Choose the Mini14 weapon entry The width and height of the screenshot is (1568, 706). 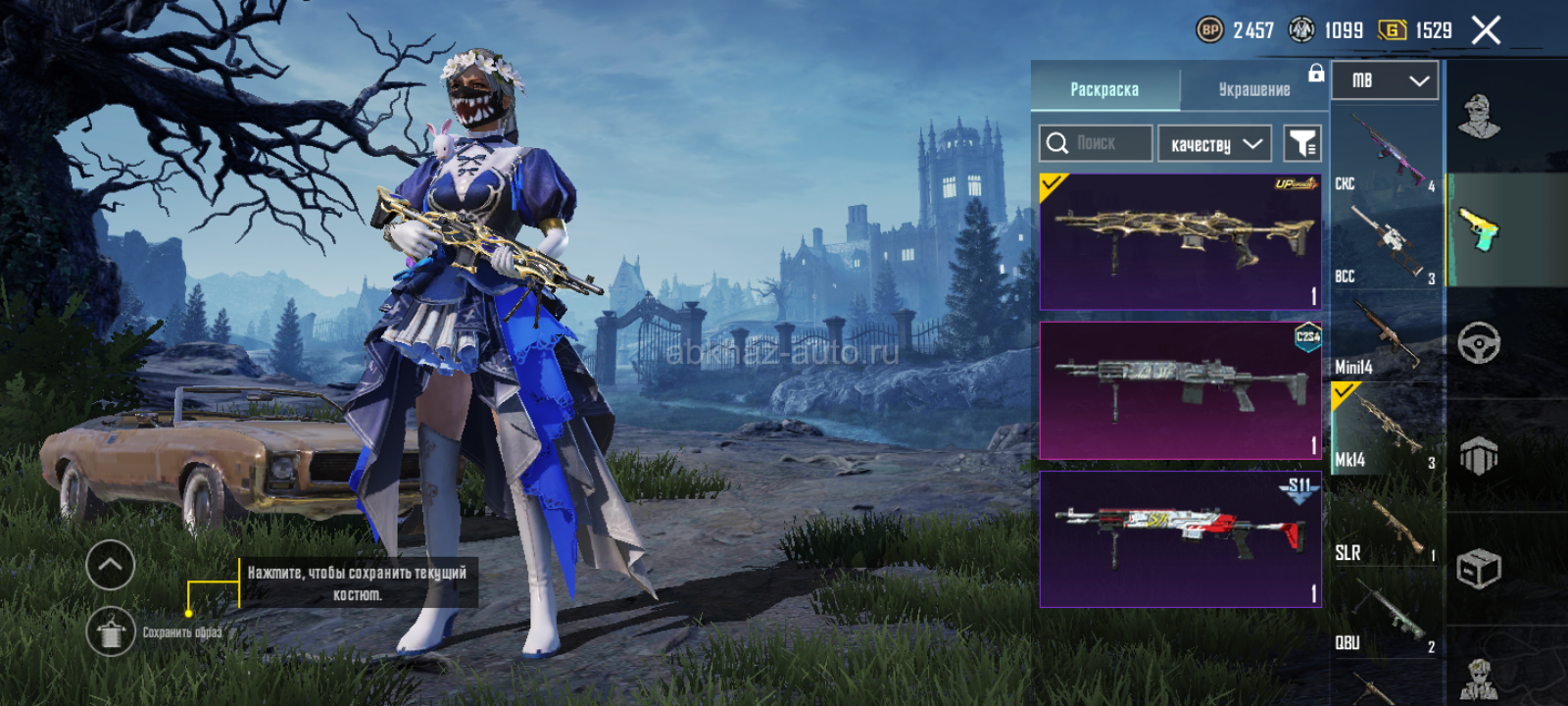coord(1386,337)
